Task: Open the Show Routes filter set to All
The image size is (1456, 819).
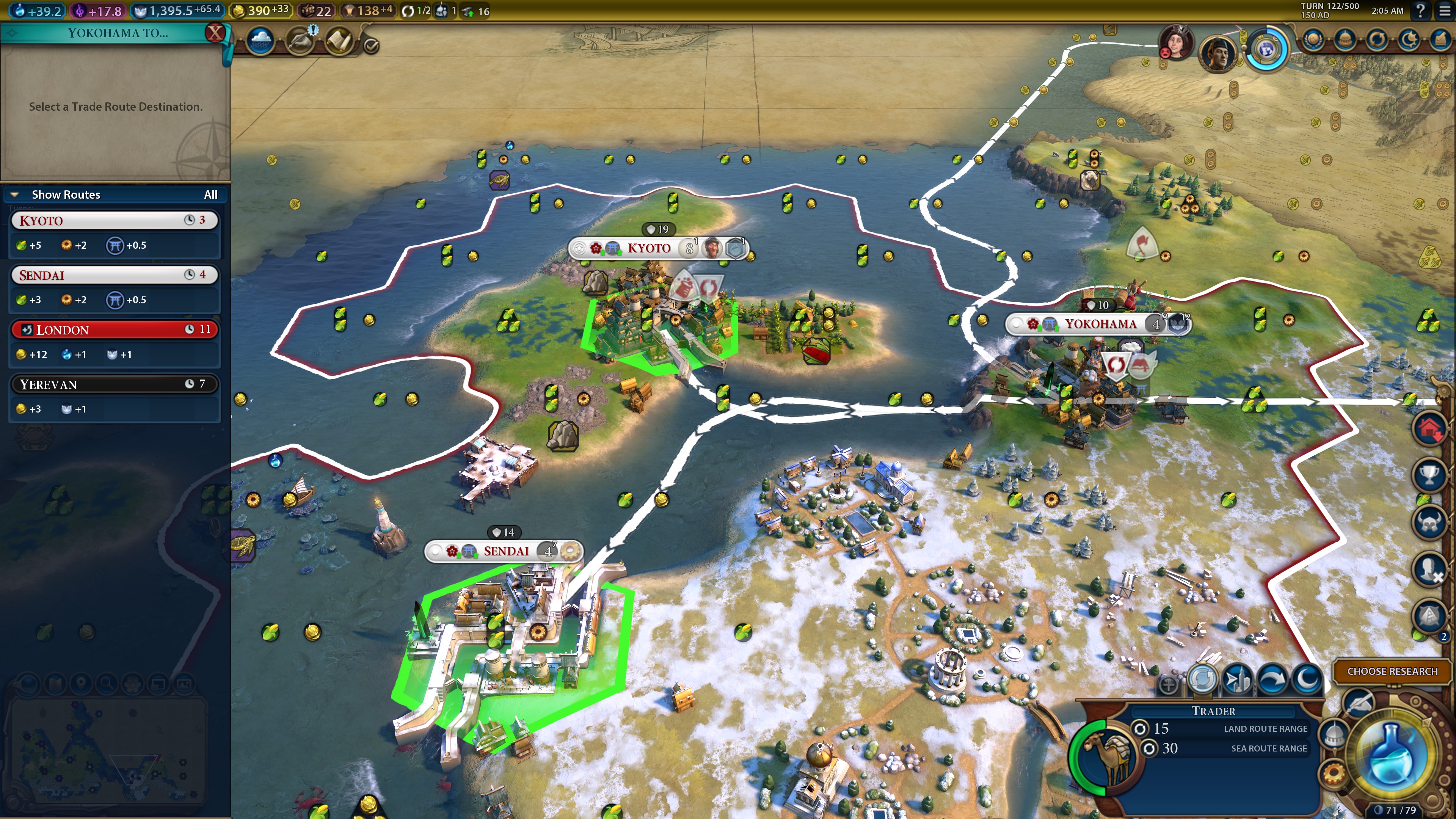Action: (x=210, y=195)
